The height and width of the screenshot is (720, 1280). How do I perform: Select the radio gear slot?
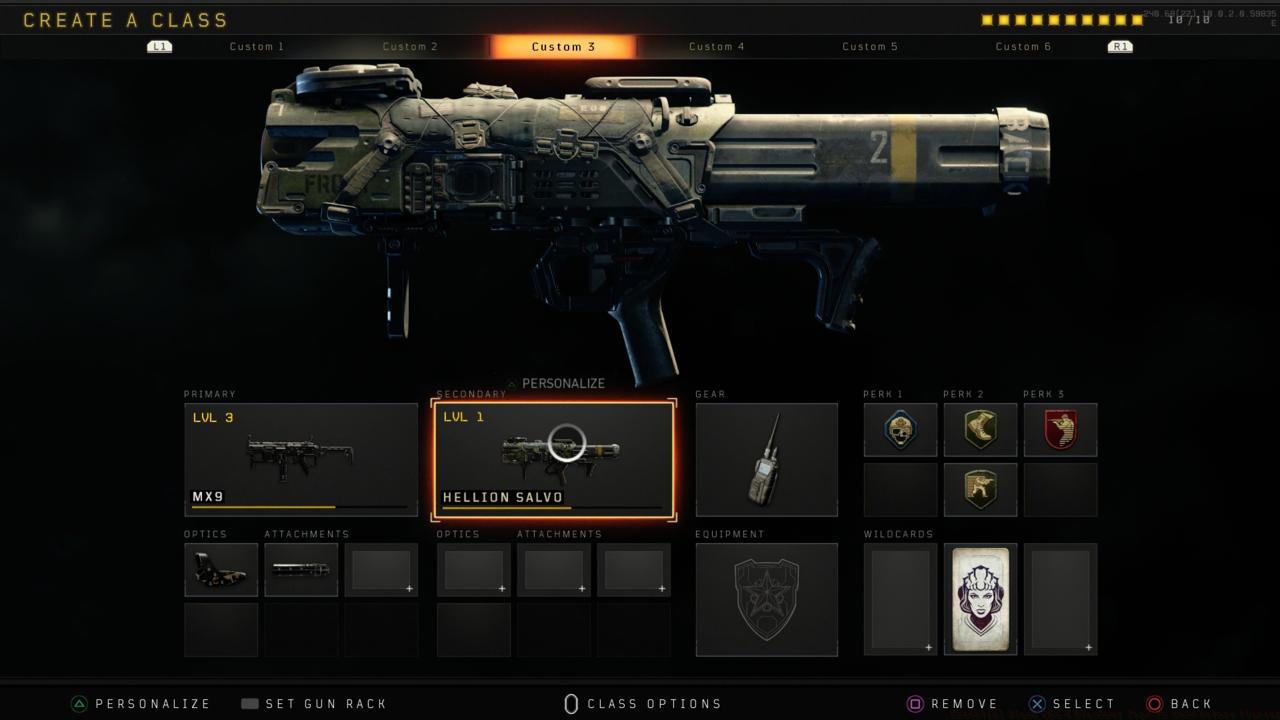point(766,460)
